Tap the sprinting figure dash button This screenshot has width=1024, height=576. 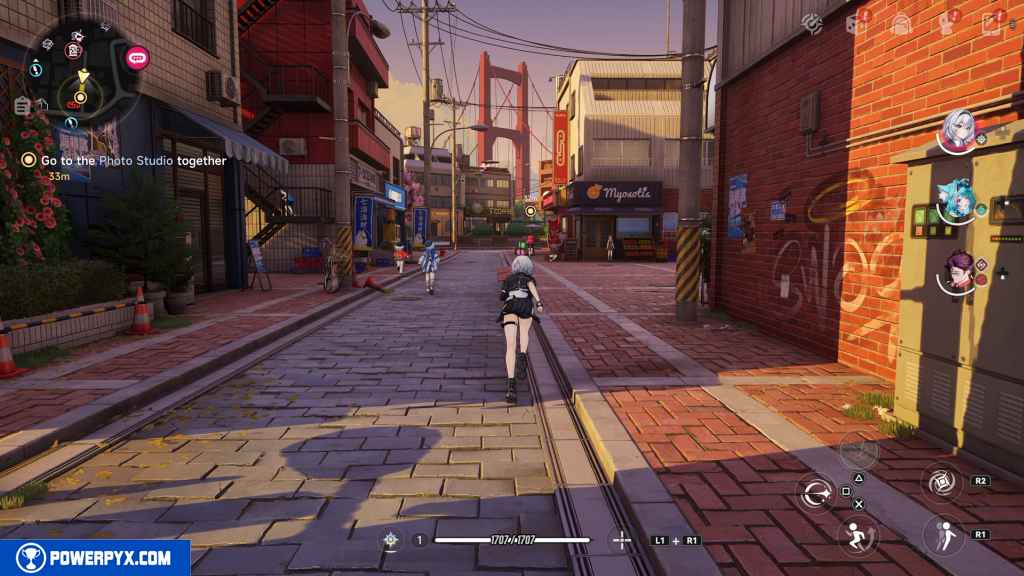[858, 536]
